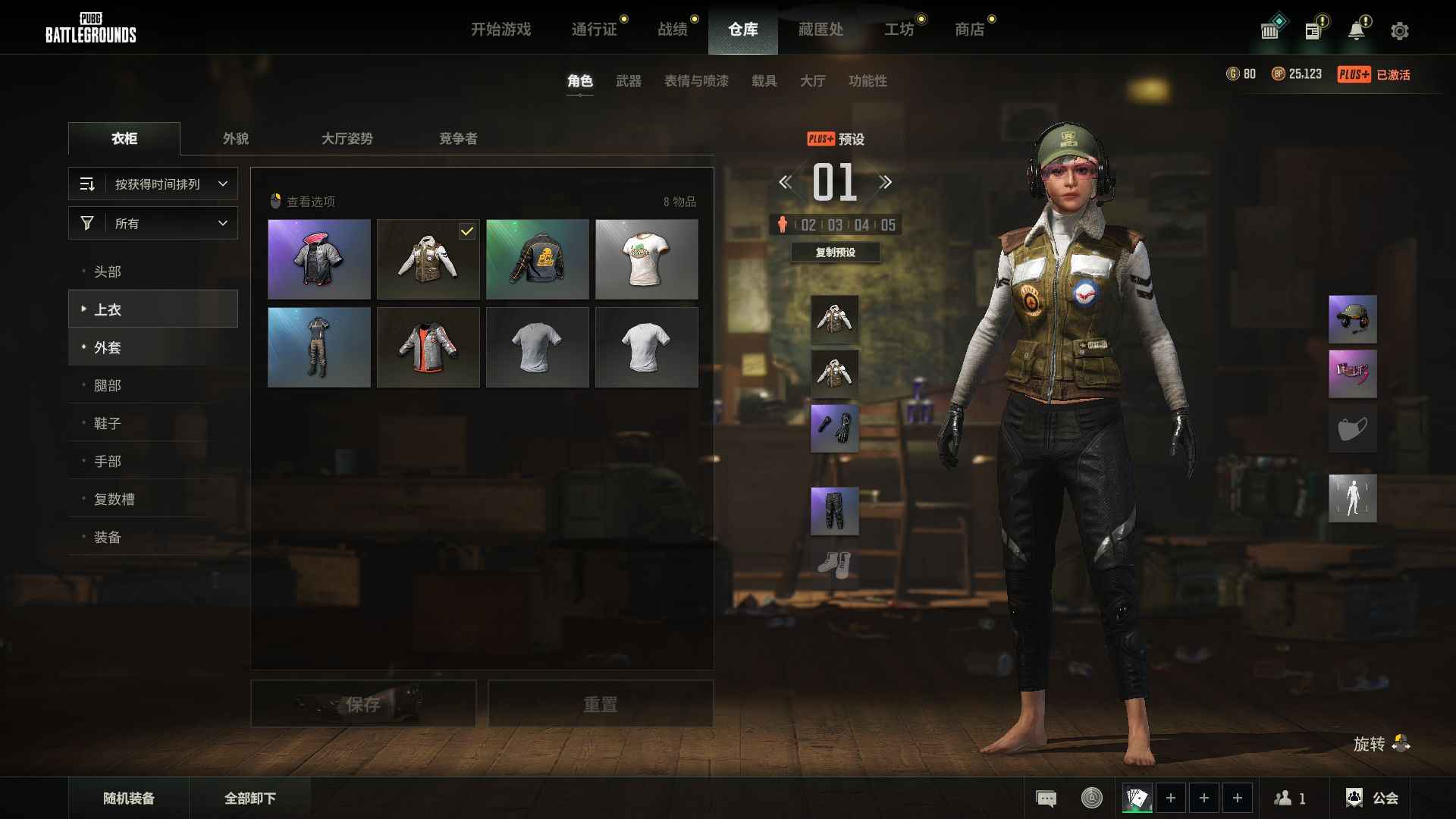1456x819 pixels.
Task: Choose the 鞋子 shoes category
Action: [108, 423]
